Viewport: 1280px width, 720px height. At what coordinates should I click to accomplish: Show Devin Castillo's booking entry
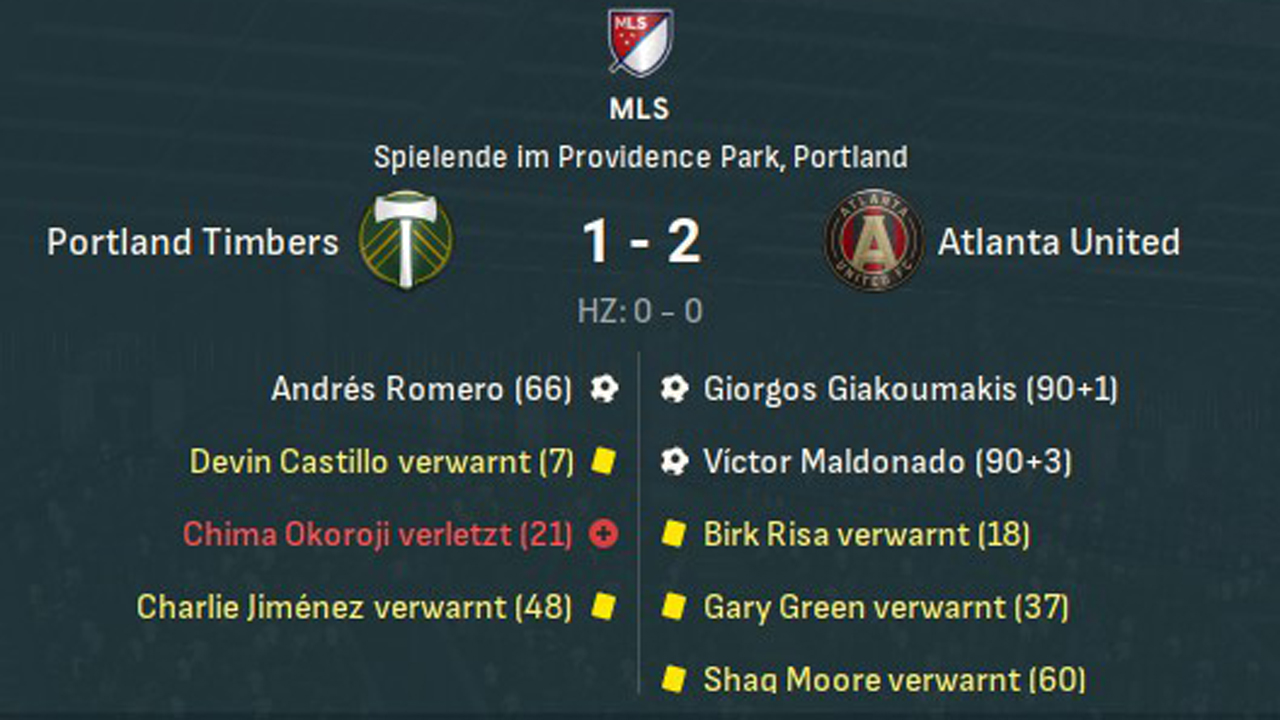[382, 461]
